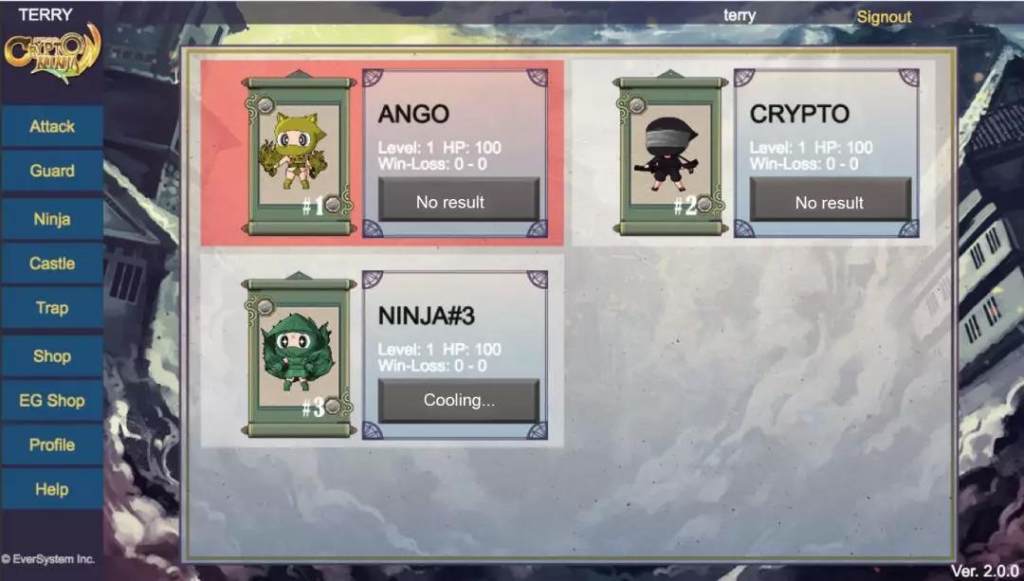Click the Signout link
Screen dimensions: 1024x581
pyautogui.click(x=883, y=17)
